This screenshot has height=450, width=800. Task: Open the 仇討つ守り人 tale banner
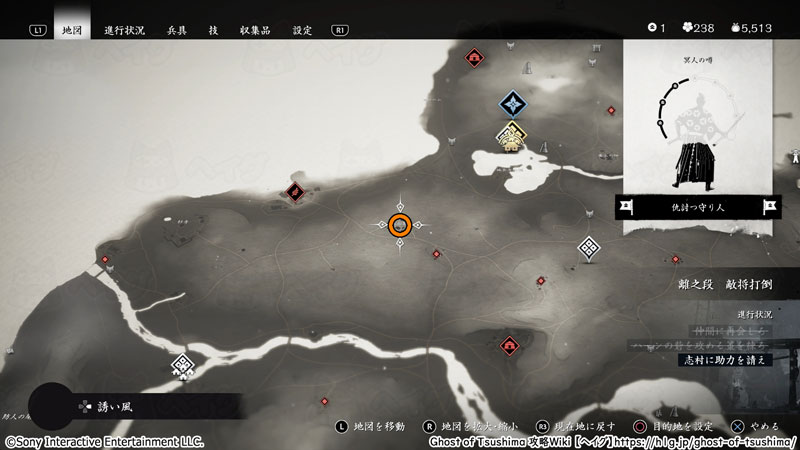[698, 207]
